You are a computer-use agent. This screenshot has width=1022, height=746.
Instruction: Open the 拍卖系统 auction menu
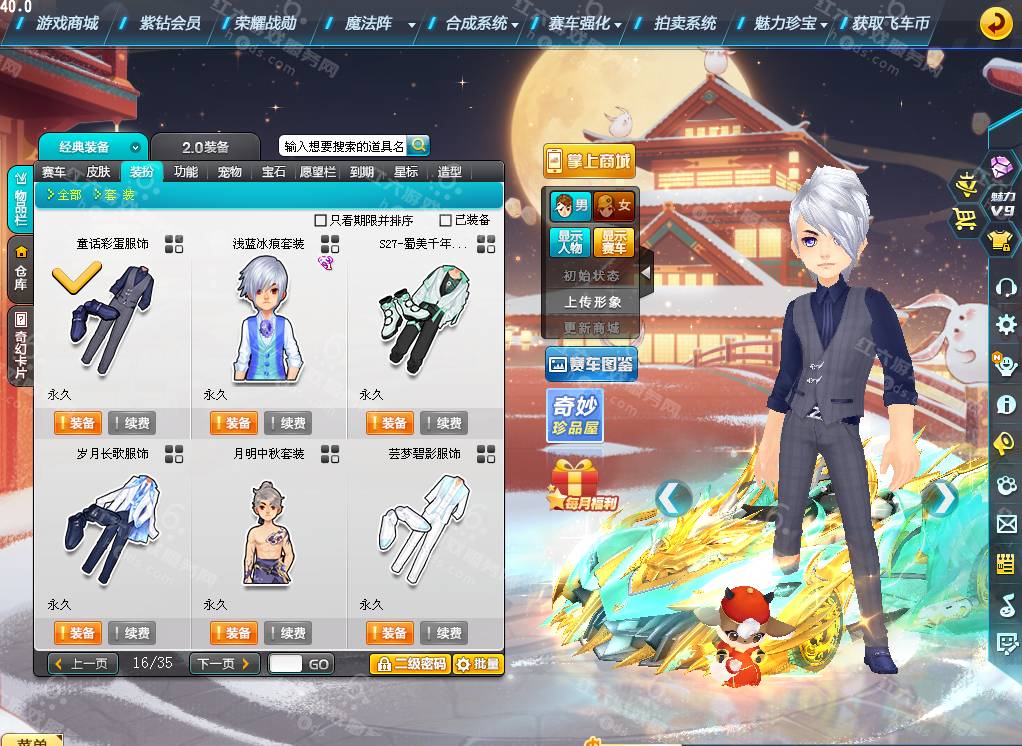tap(685, 22)
